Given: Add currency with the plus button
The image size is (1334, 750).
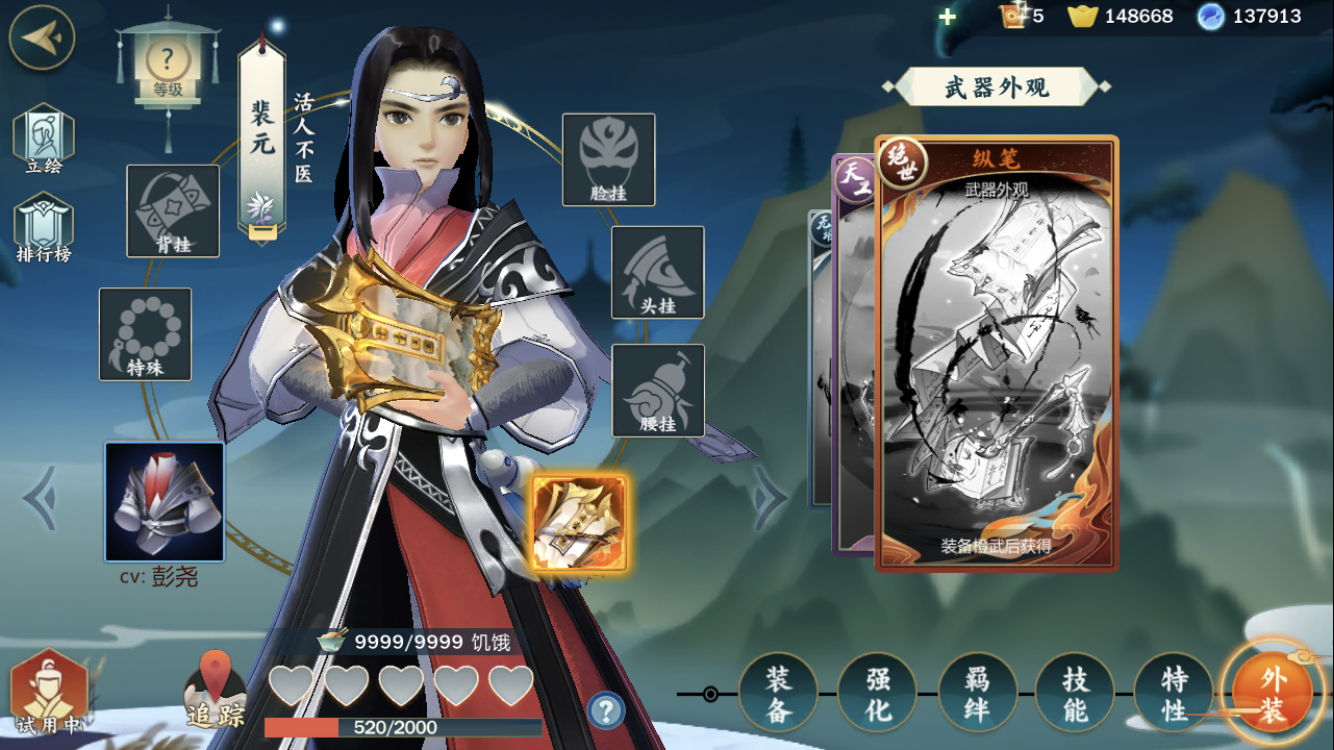Looking at the screenshot, I should tap(947, 17).
